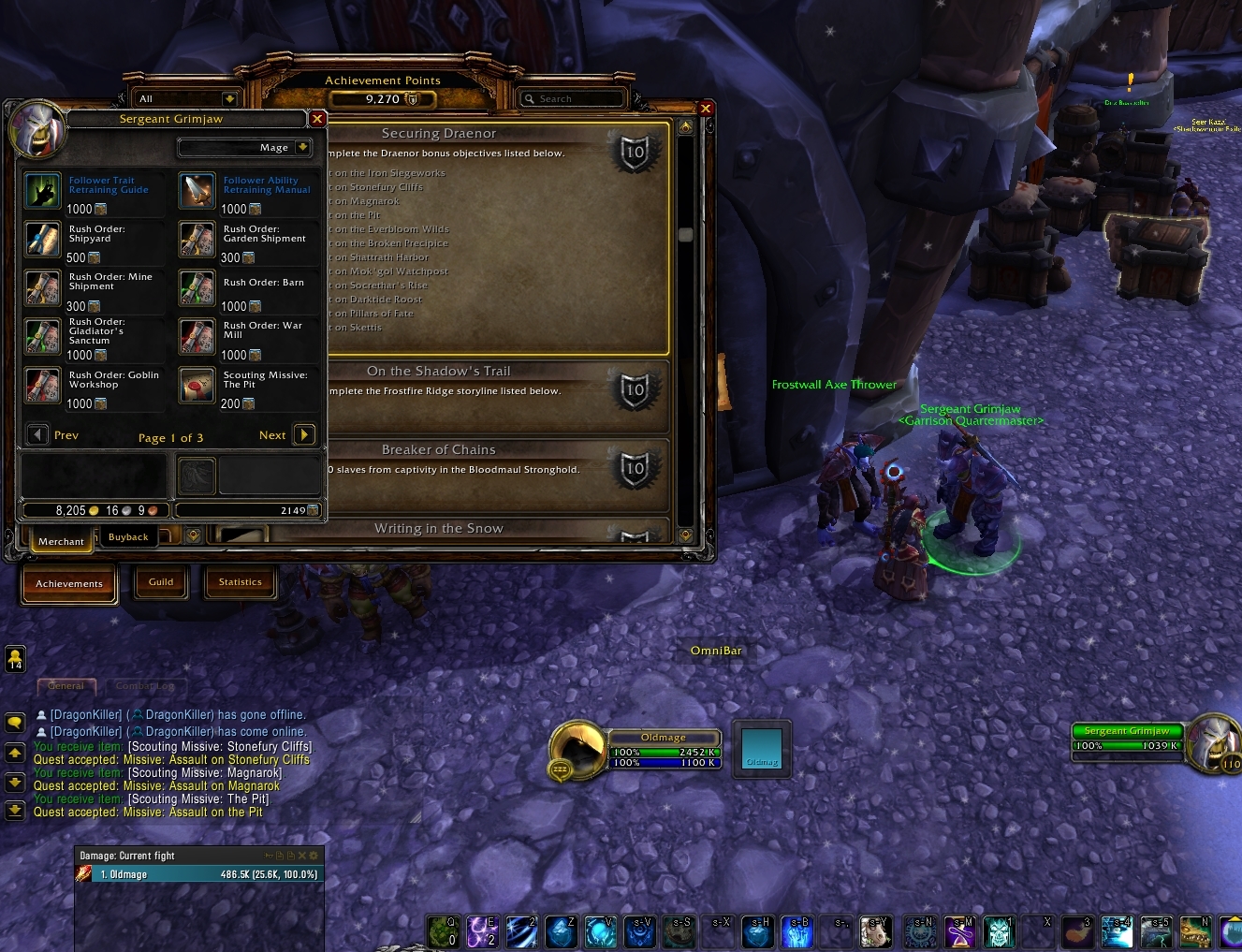Screen dimensions: 1242x952
Task: Open the damage meter settings gear
Action: [x=314, y=855]
